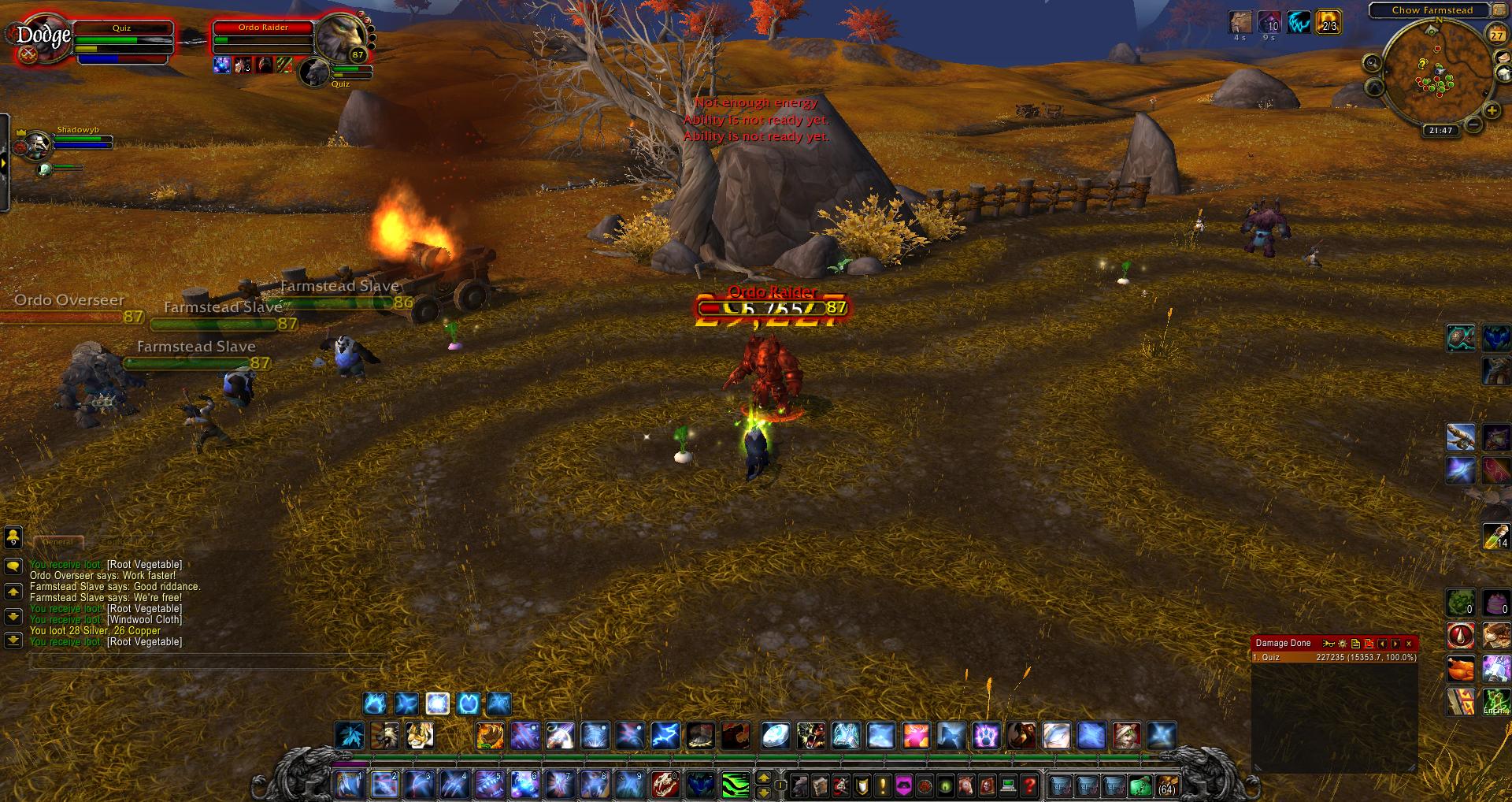Click the yellow exclamation mark quest log button
1512x802 pixels.
883,785
